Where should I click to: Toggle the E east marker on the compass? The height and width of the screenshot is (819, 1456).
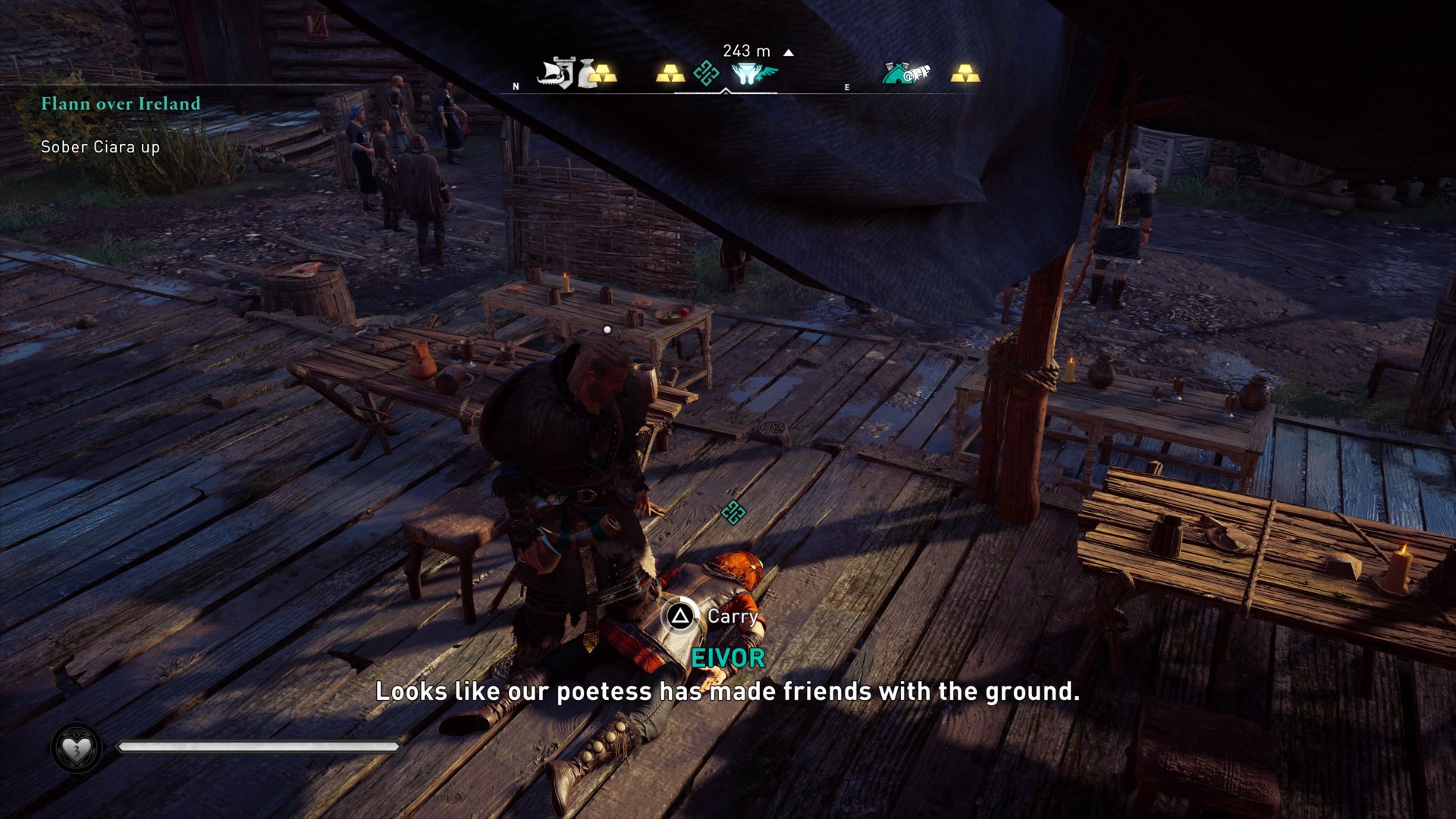(x=847, y=86)
